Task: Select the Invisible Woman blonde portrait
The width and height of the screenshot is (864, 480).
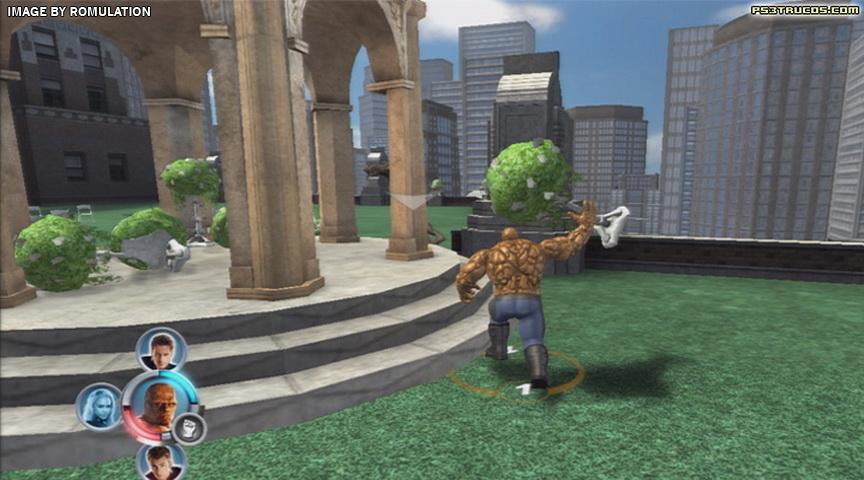Action: 99,406
